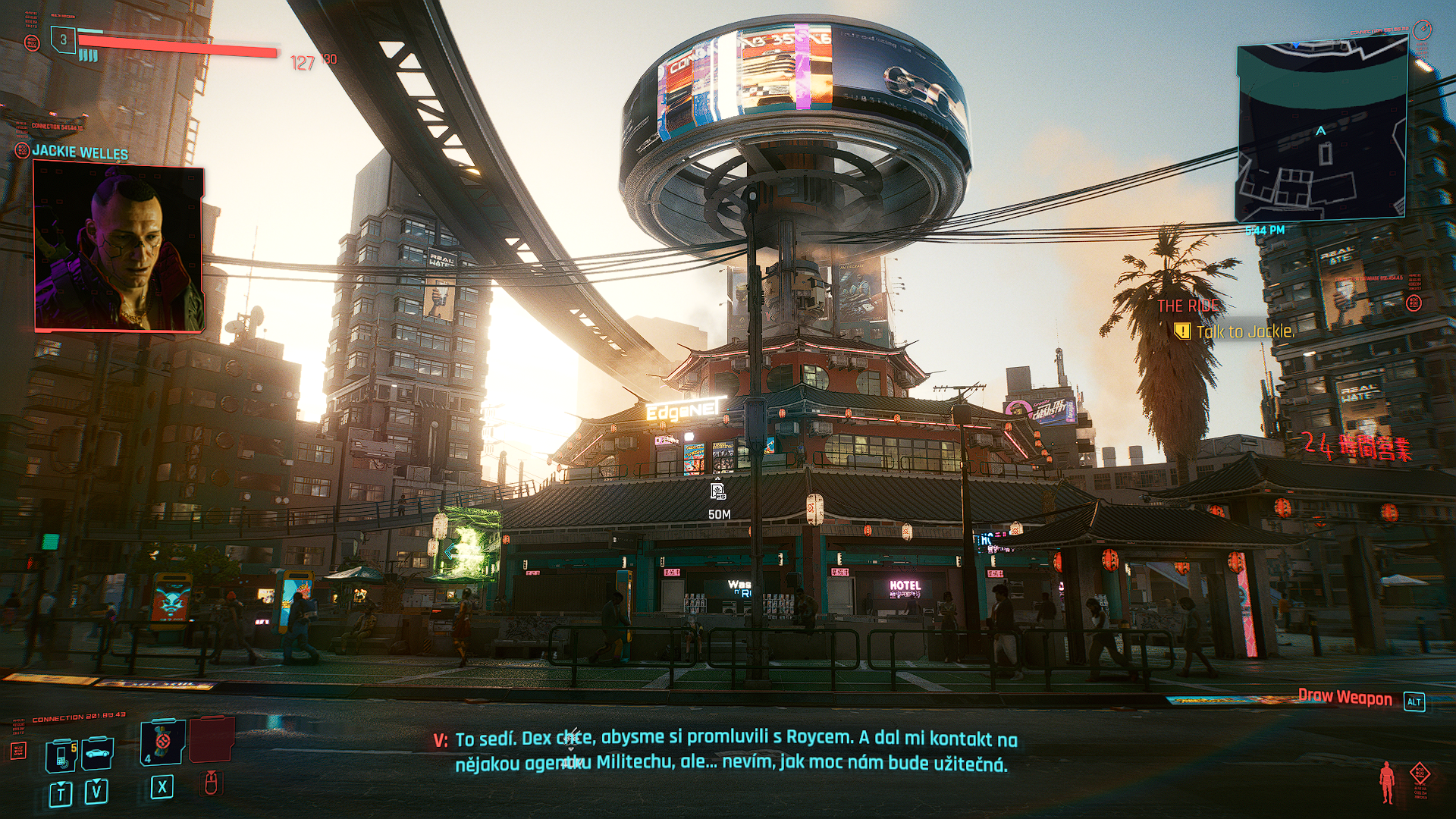Select the Talk to Jackie objective
Image resolution: width=1456 pixels, height=819 pixels.
tap(1244, 332)
